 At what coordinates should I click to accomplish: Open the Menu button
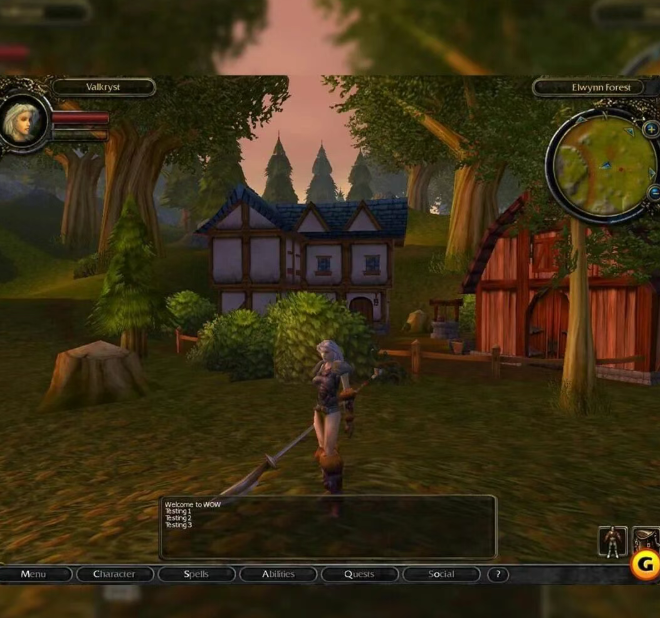click(x=34, y=574)
